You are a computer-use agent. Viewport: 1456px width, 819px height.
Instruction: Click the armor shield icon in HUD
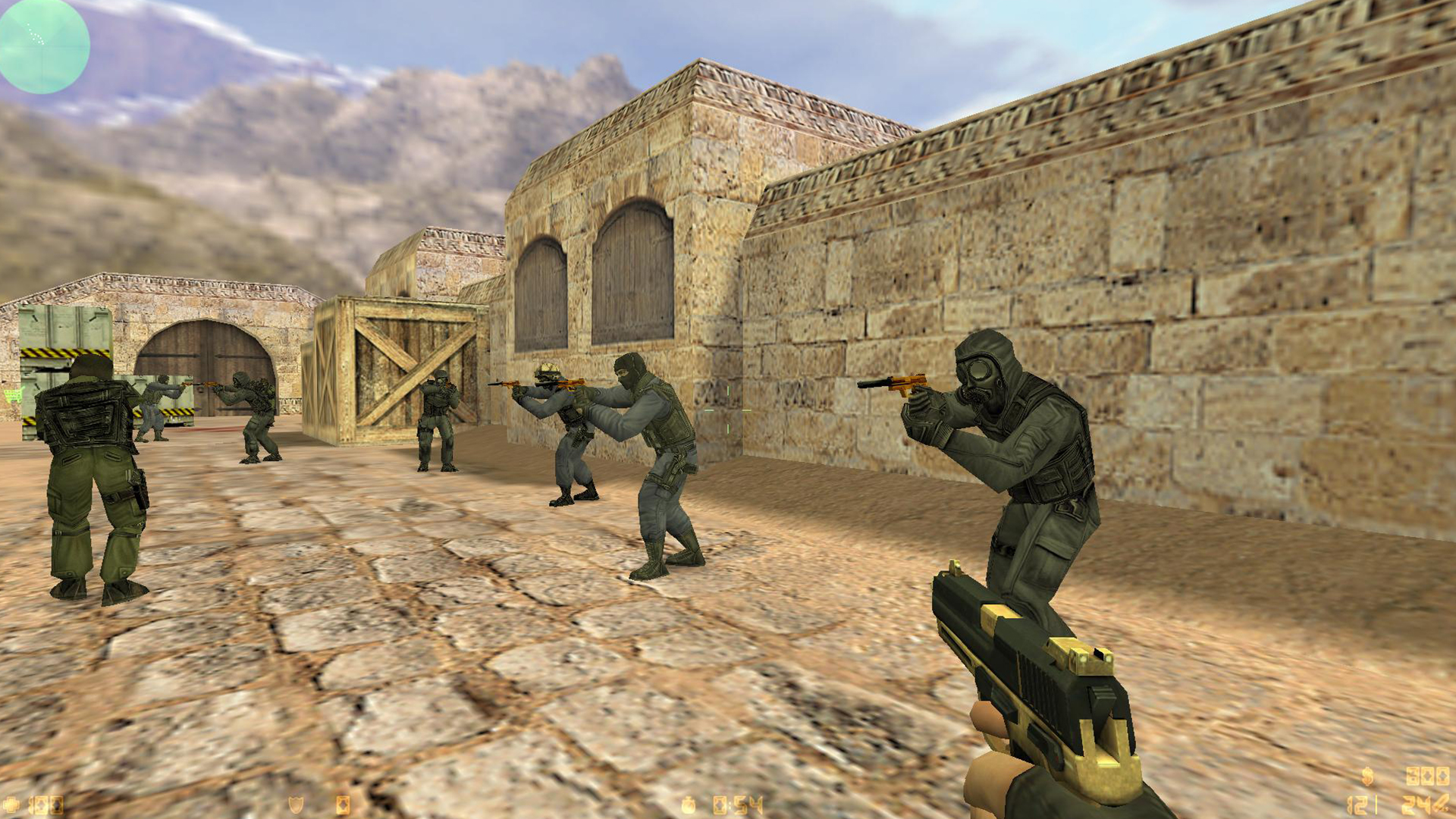(295, 805)
